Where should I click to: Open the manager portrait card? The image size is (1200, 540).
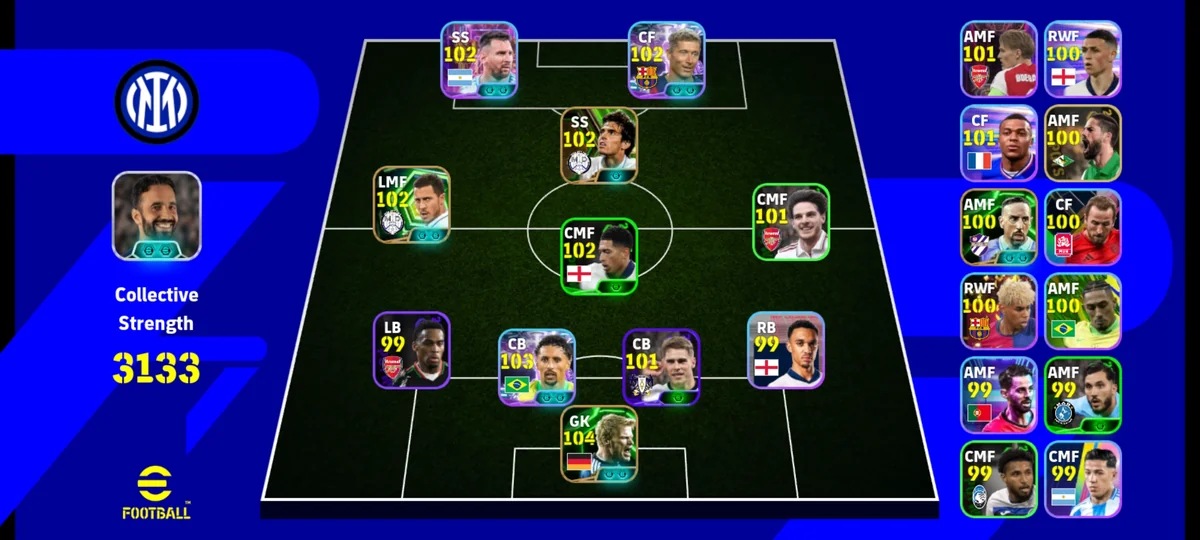156,216
